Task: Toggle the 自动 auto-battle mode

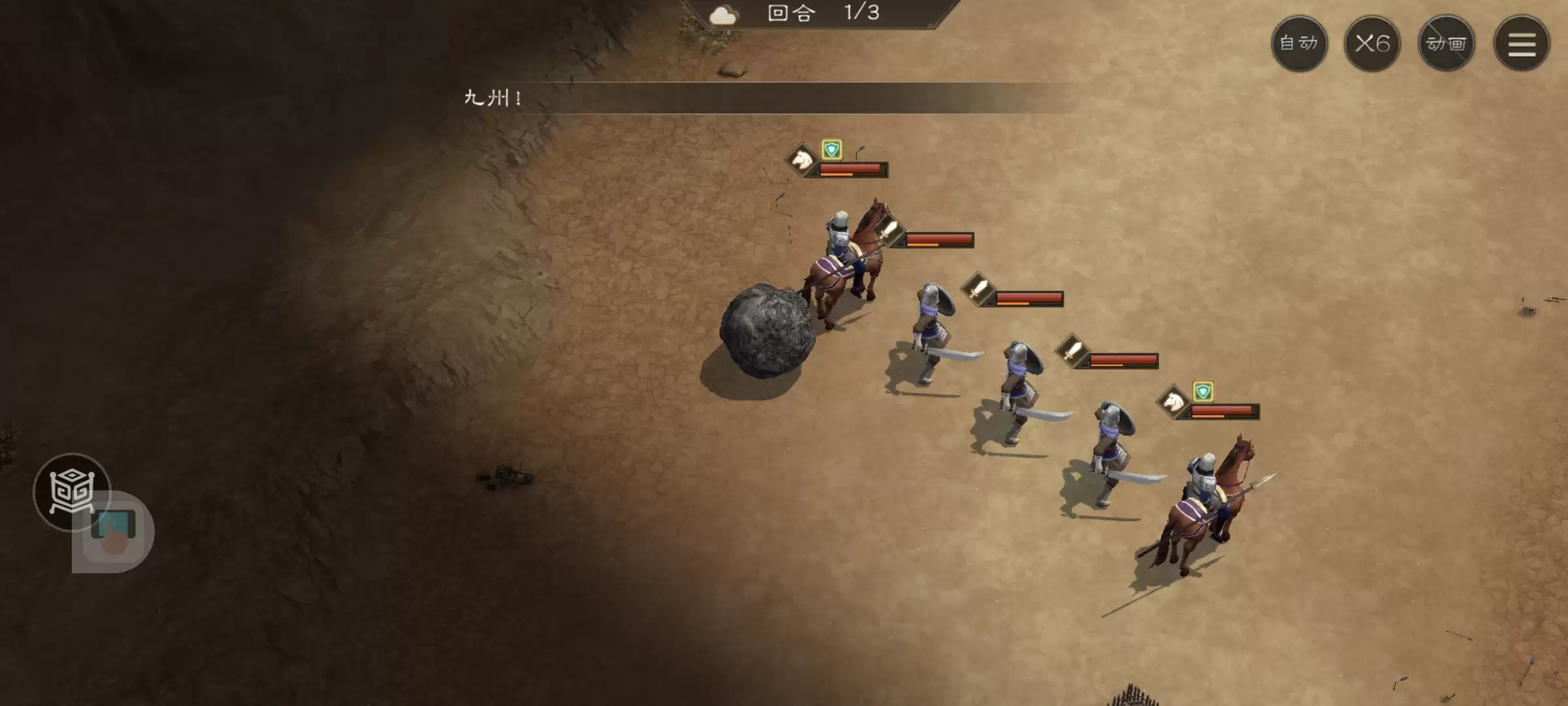Action: [1299, 42]
